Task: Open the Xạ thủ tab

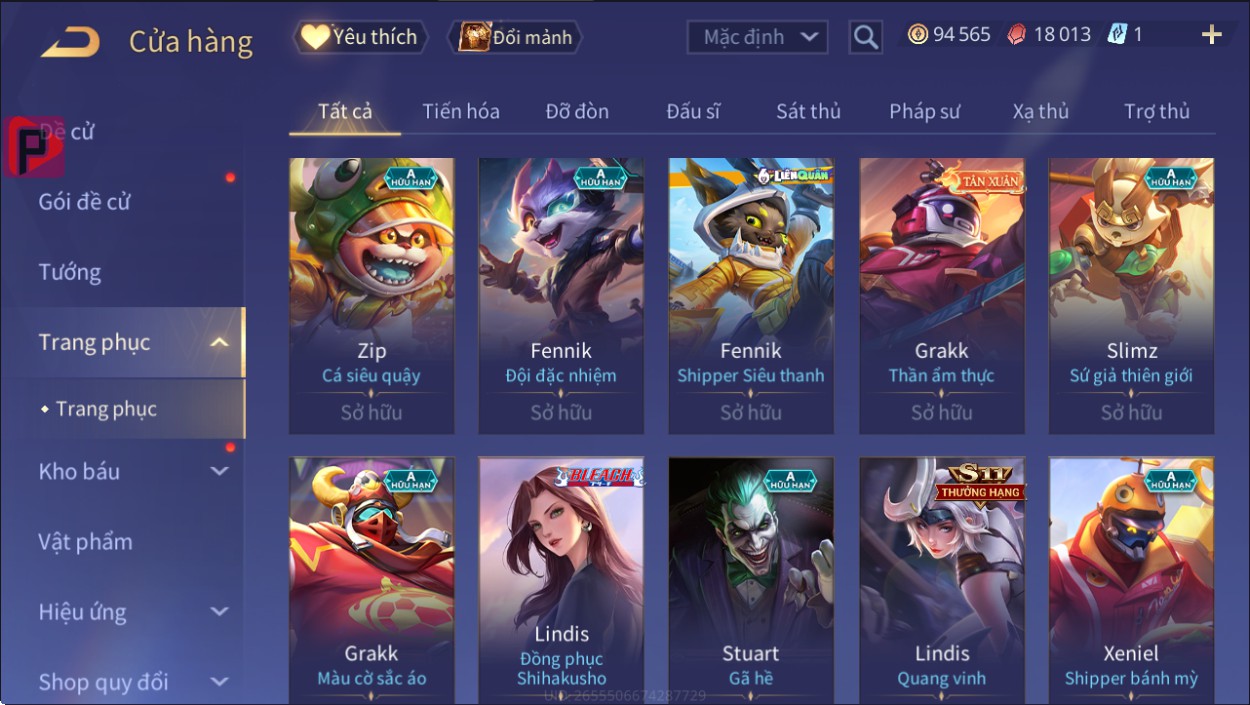Action: coord(1040,112)
